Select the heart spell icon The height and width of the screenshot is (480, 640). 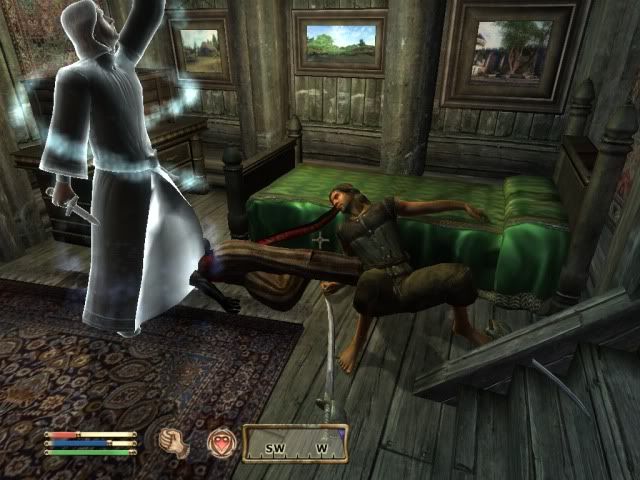click(220, 443)
